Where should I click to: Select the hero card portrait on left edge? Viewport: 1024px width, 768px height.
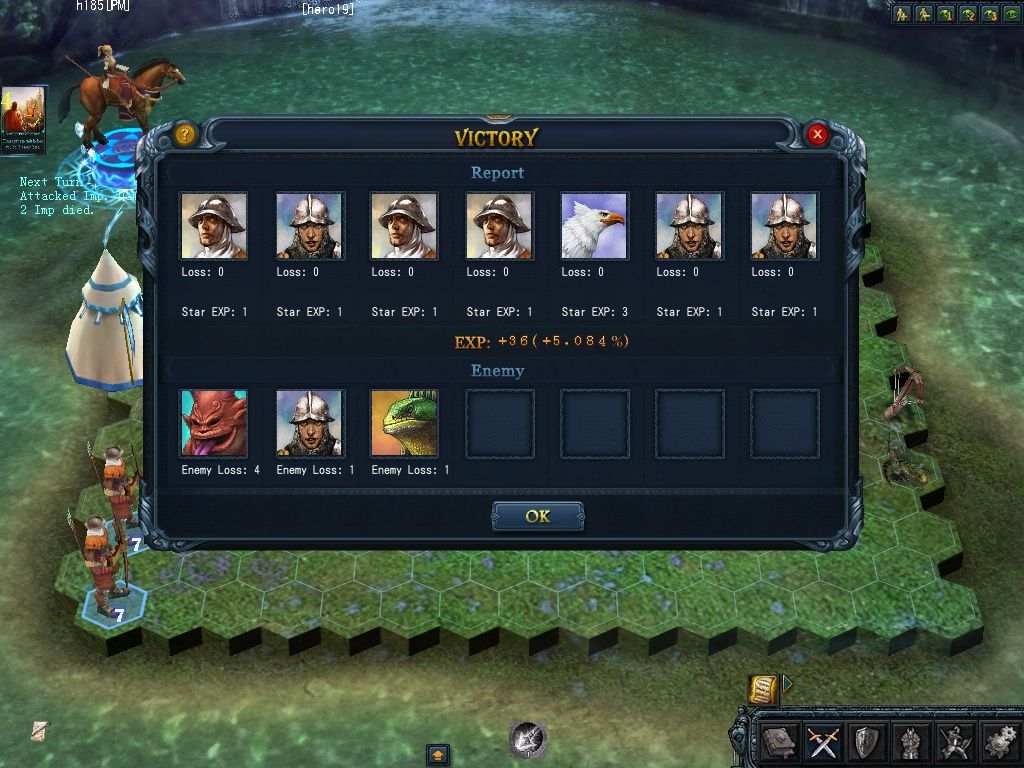pyautogui.click(x=23, y=120)
